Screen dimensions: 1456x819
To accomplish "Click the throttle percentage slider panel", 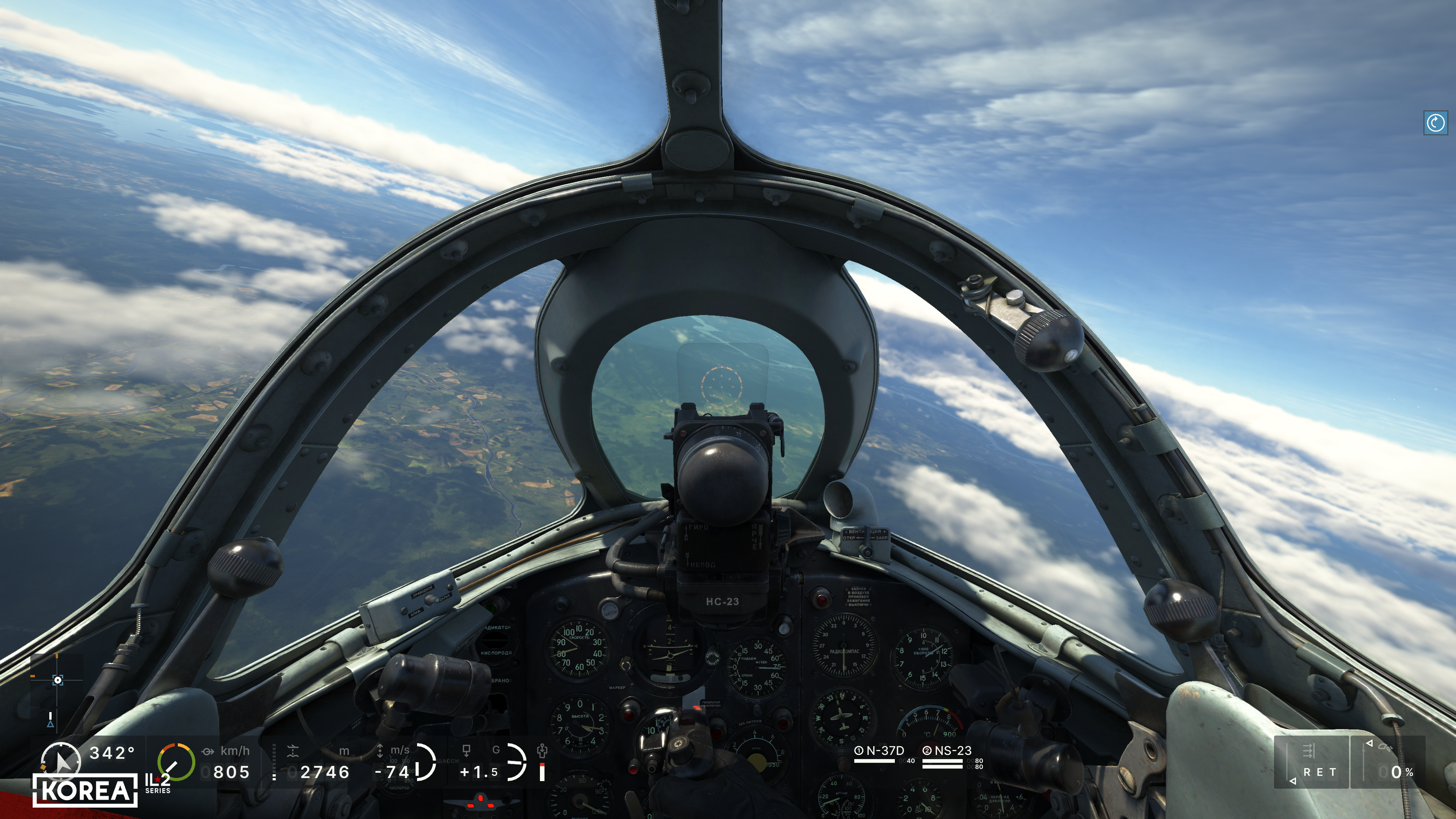I will coord(1388,762).
